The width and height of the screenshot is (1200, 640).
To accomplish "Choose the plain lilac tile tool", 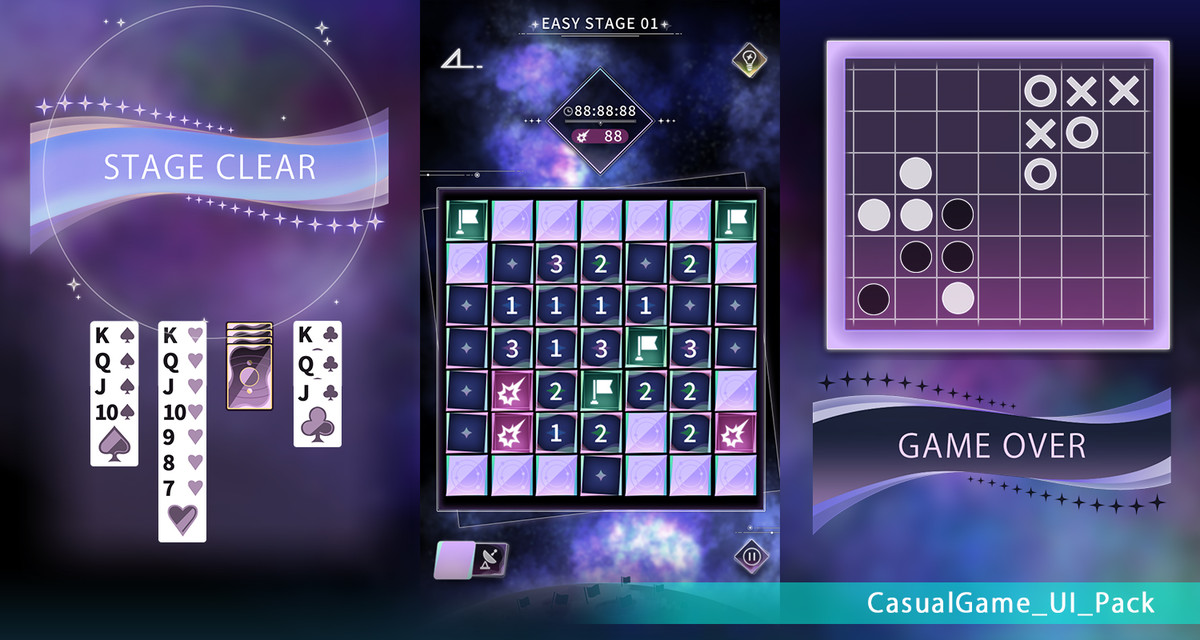I will click(454, 559).
